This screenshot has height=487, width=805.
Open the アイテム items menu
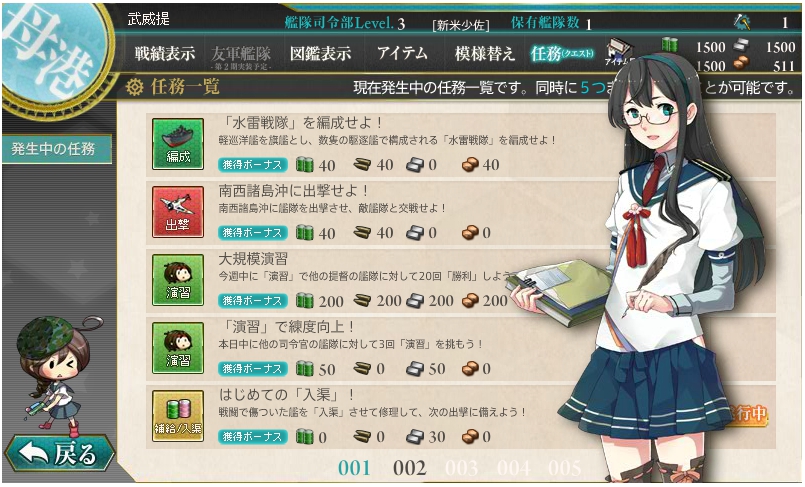click(402, 54)
